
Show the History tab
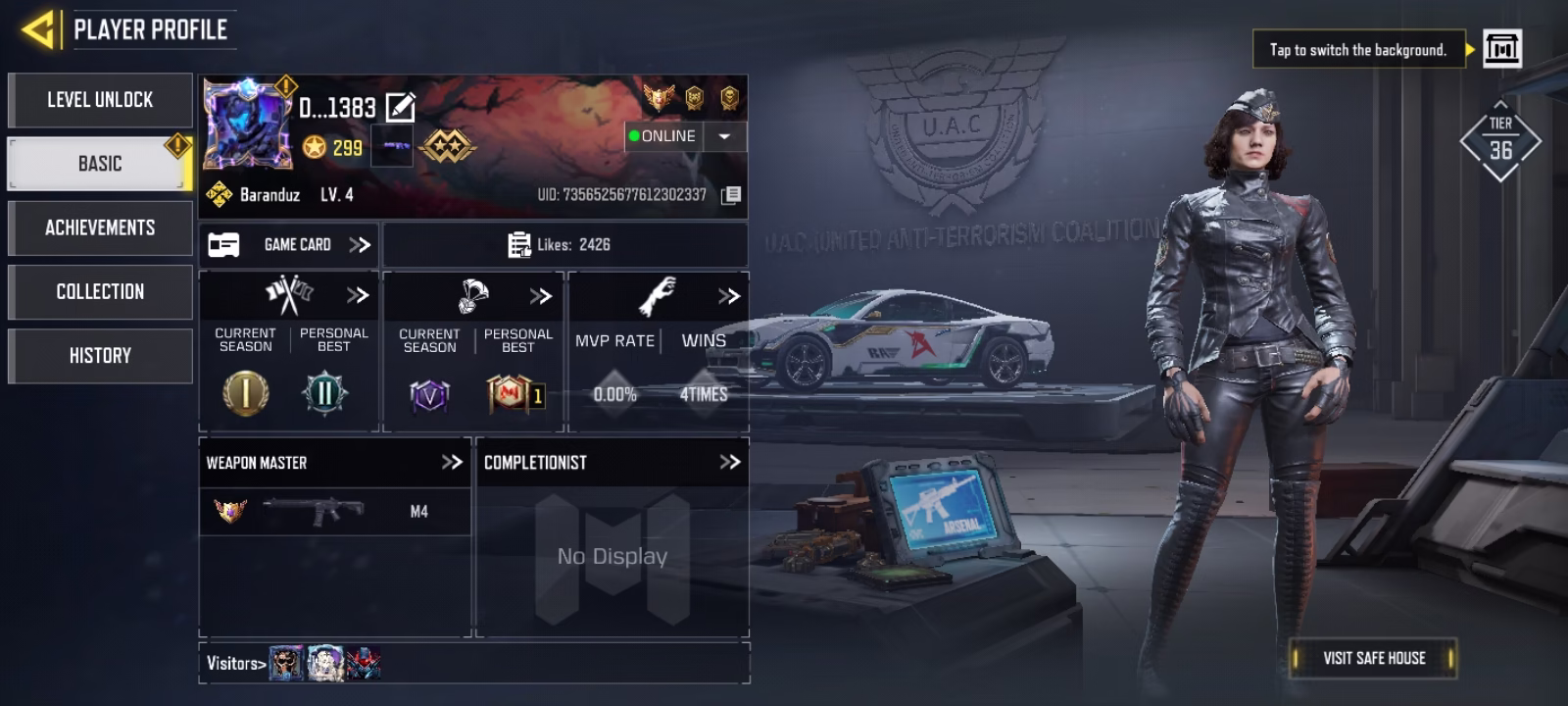(x=100, y=355)
